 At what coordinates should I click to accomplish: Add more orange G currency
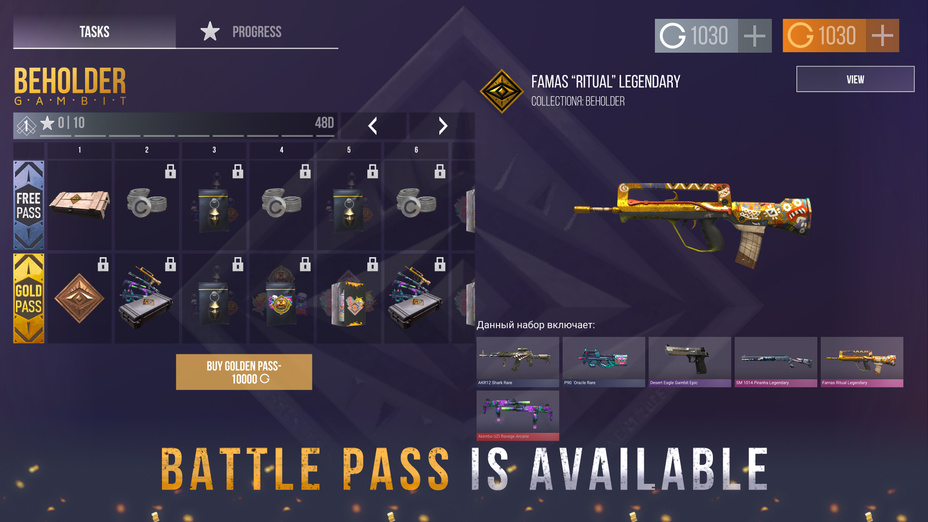click(882, 36)
